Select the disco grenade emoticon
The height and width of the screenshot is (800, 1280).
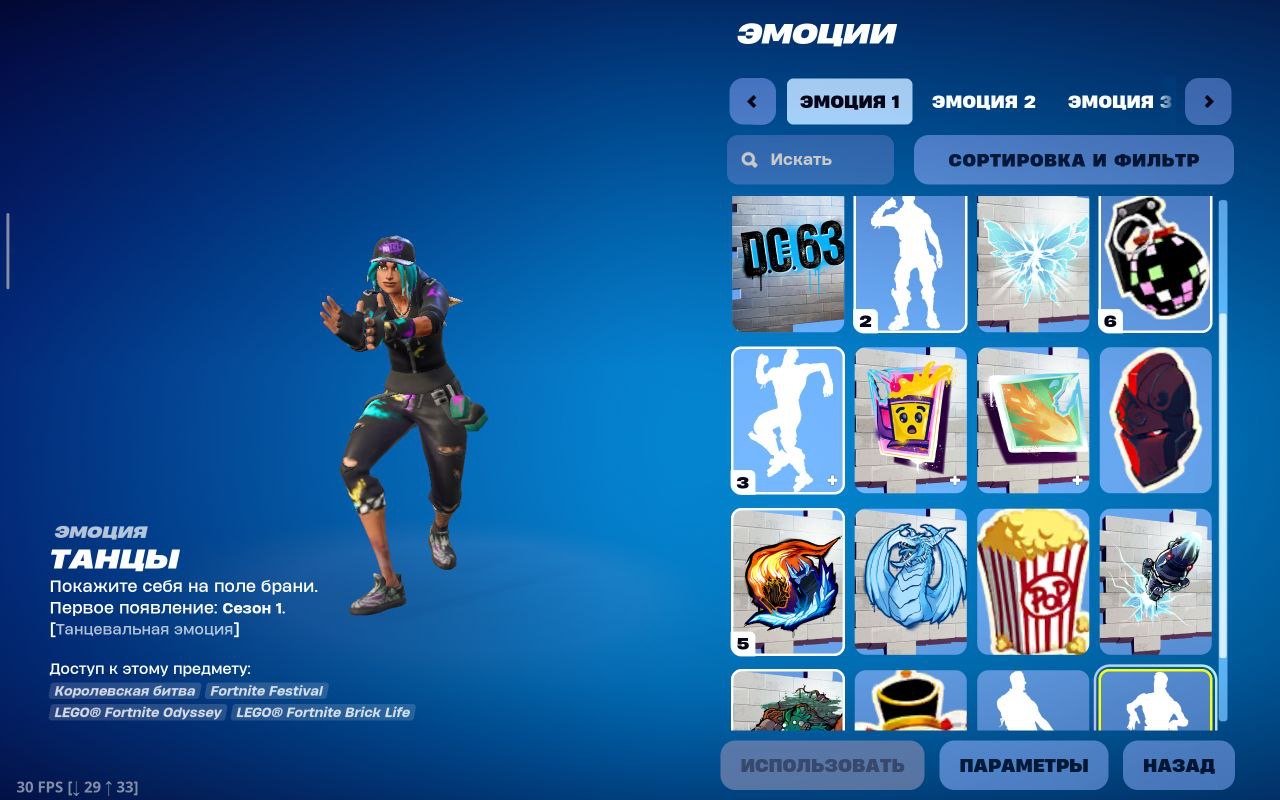1157,262
